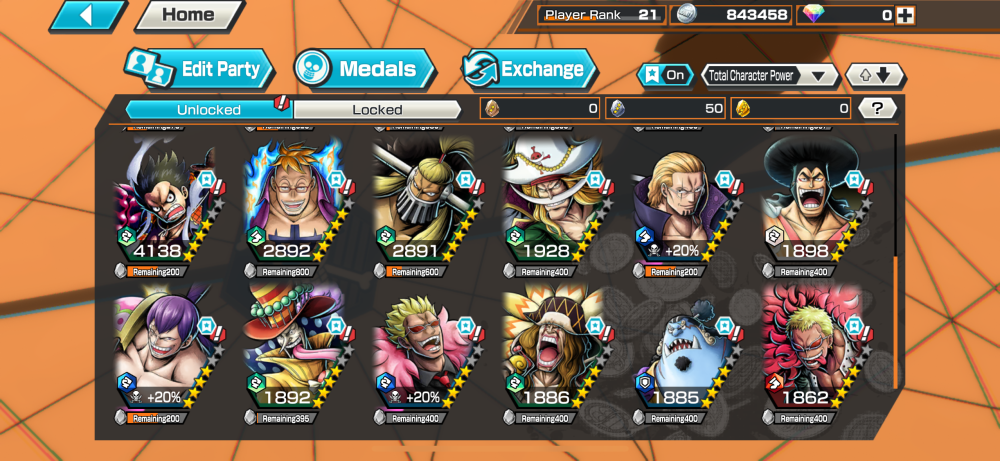Return to the Home screen
1000x461 pixels.
point(188,15)
